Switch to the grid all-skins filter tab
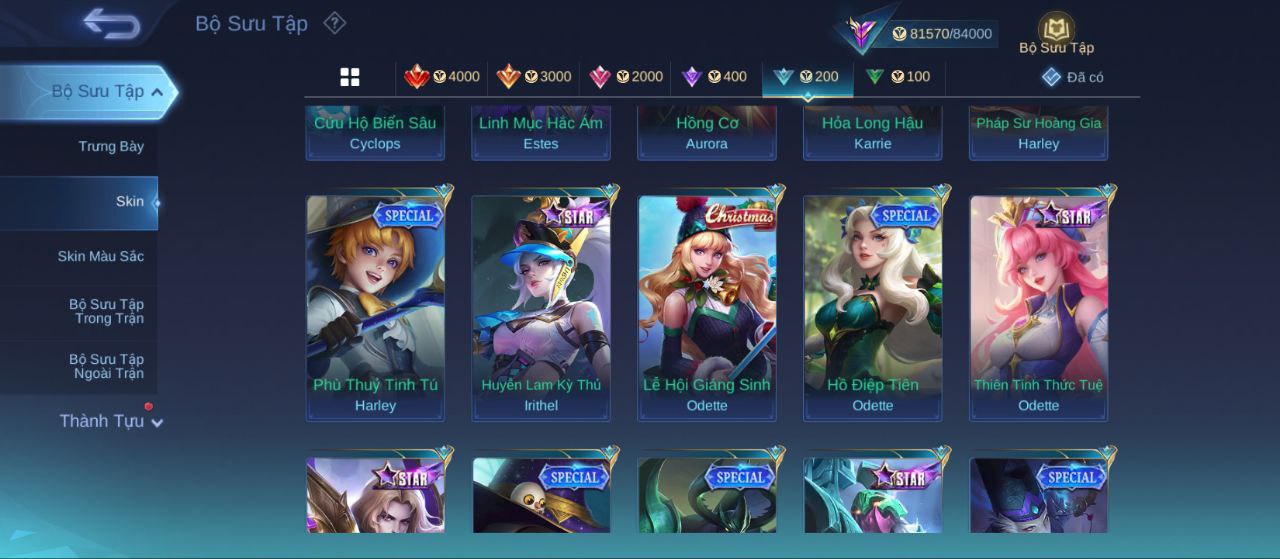1280x559 pixels. 350,77
